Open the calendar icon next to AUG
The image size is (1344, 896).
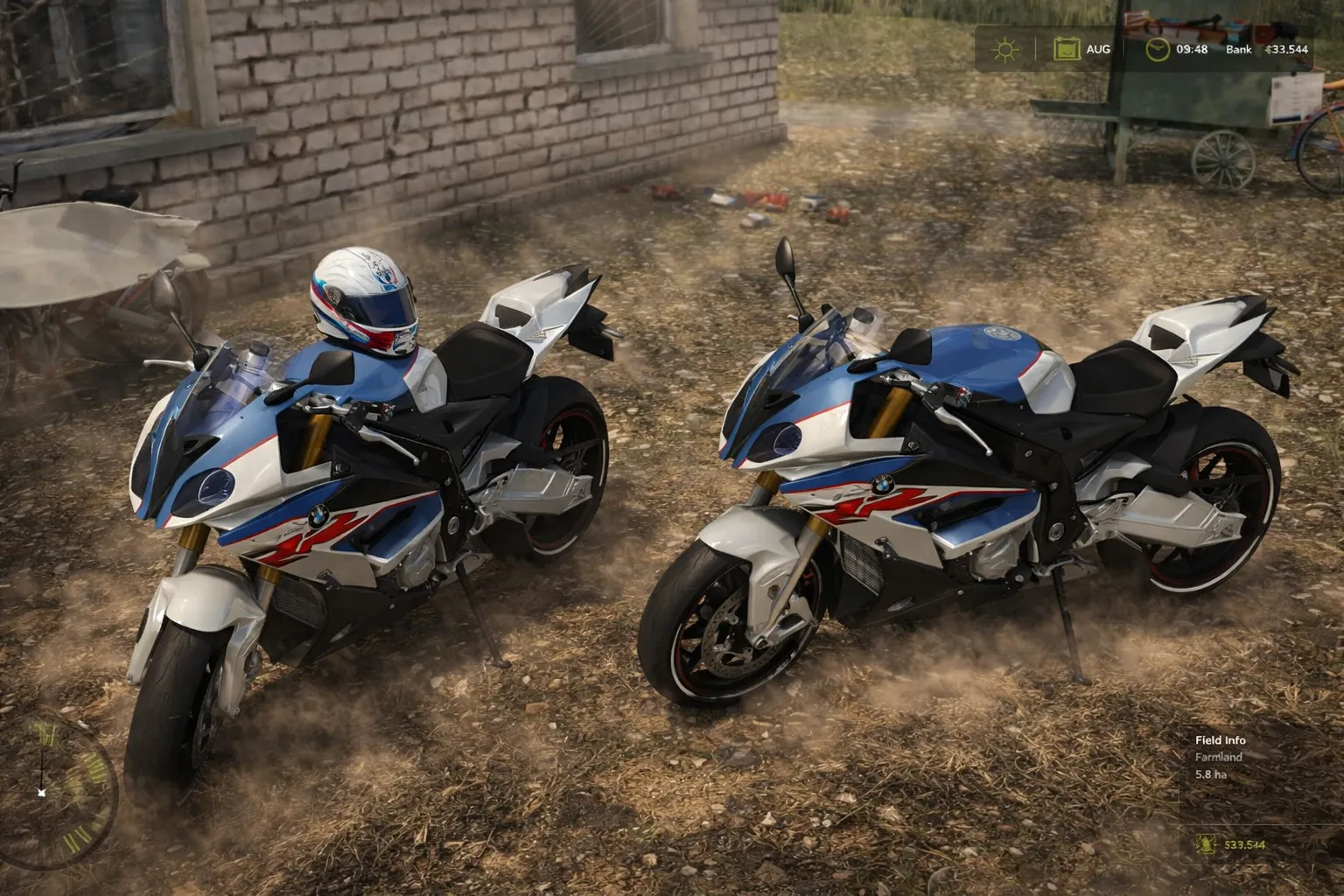(1067, 50)
